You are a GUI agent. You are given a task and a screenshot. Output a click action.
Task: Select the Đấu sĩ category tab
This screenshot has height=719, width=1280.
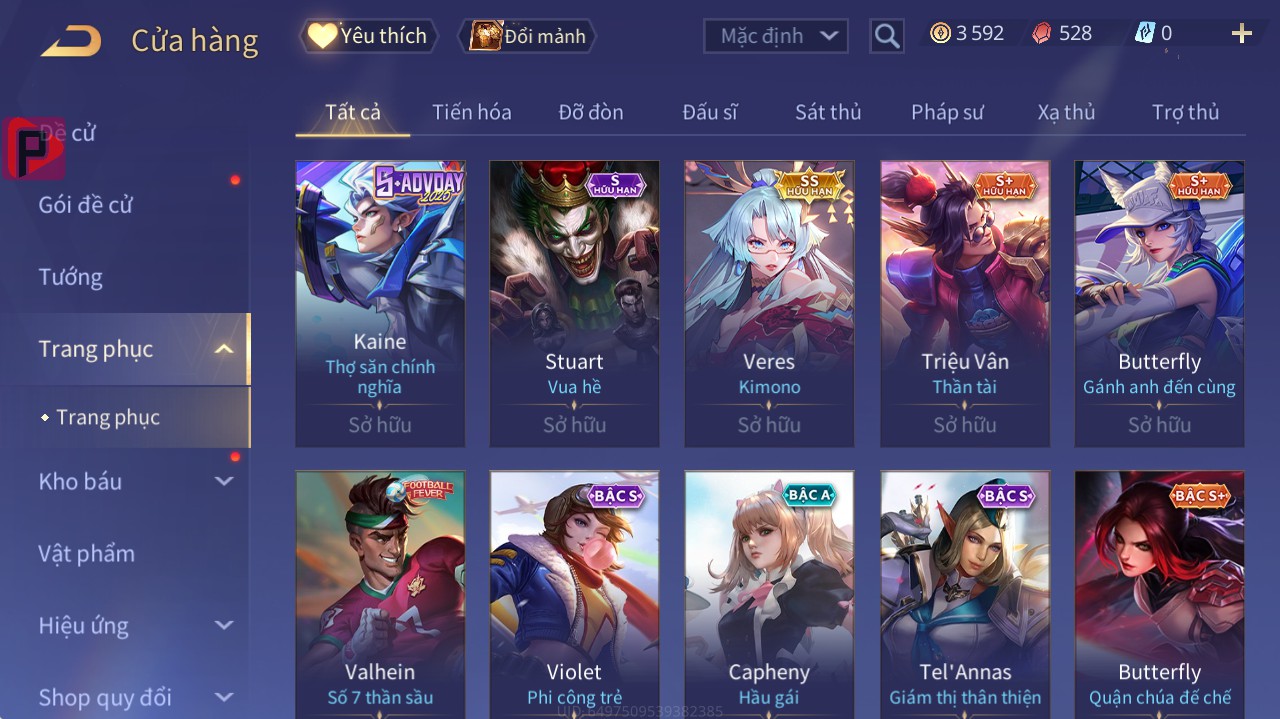pos(709,112)
